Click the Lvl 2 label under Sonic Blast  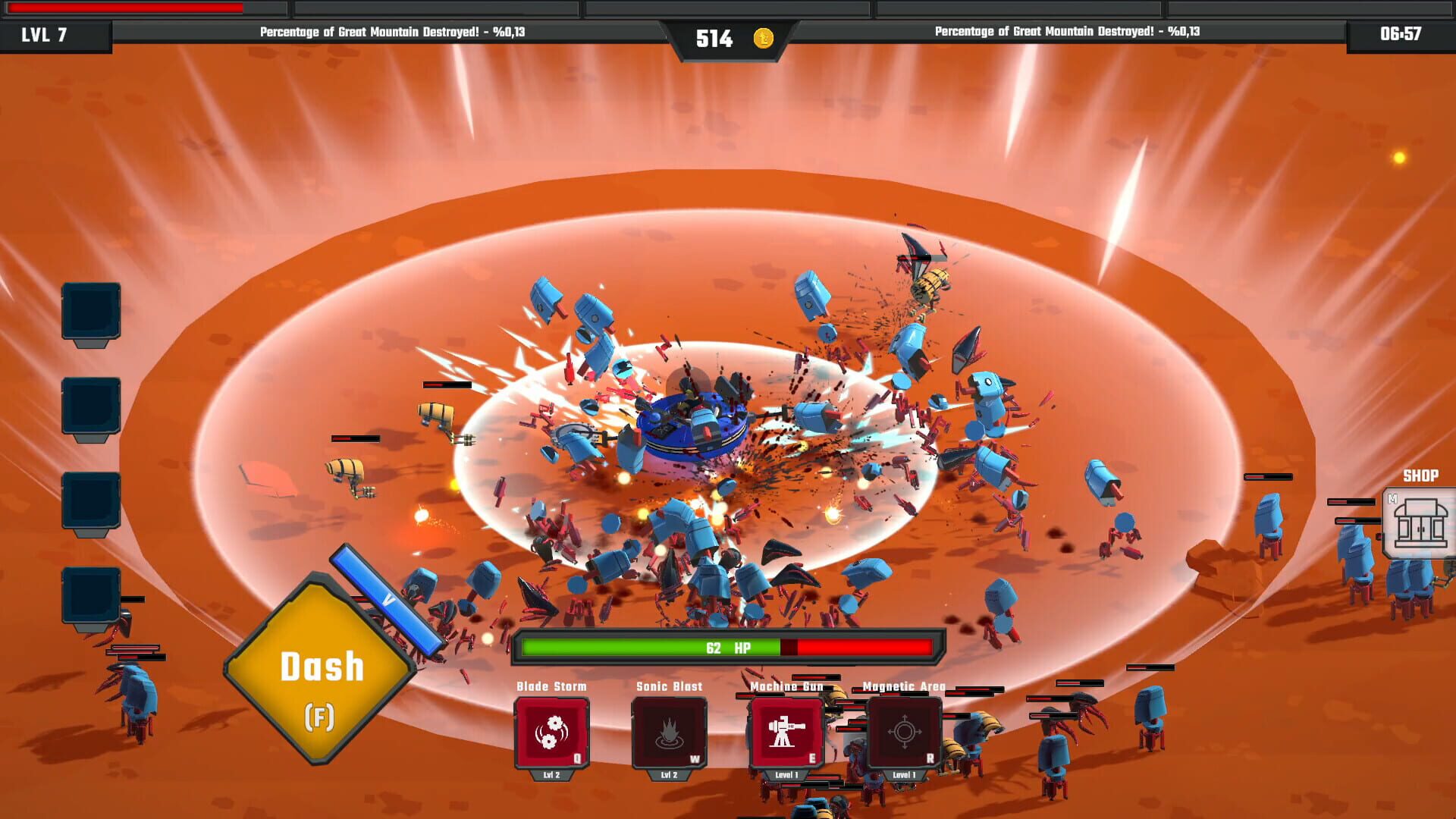(x=669, y=777)
